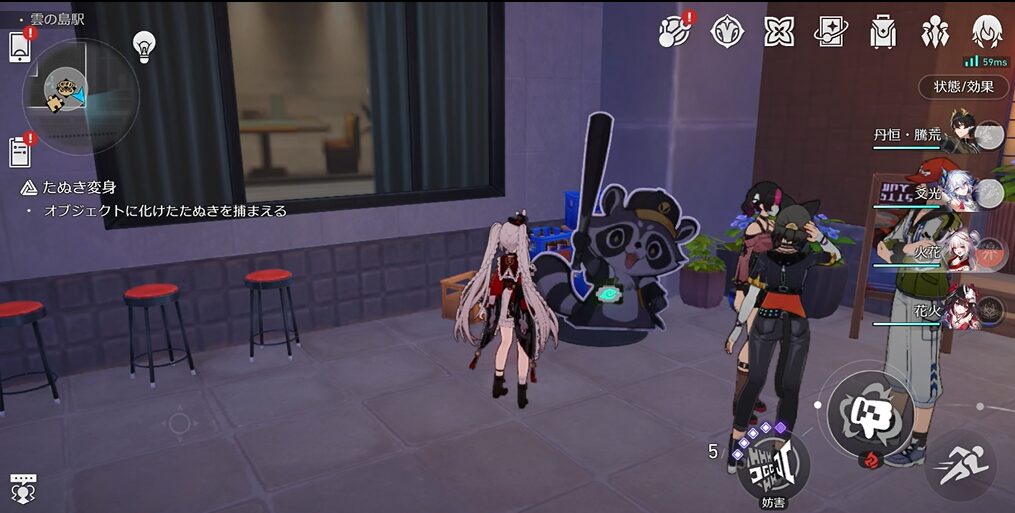Tap the main attack button
This screenshot has height=513, width=1015.
click(x=862, y=410)
